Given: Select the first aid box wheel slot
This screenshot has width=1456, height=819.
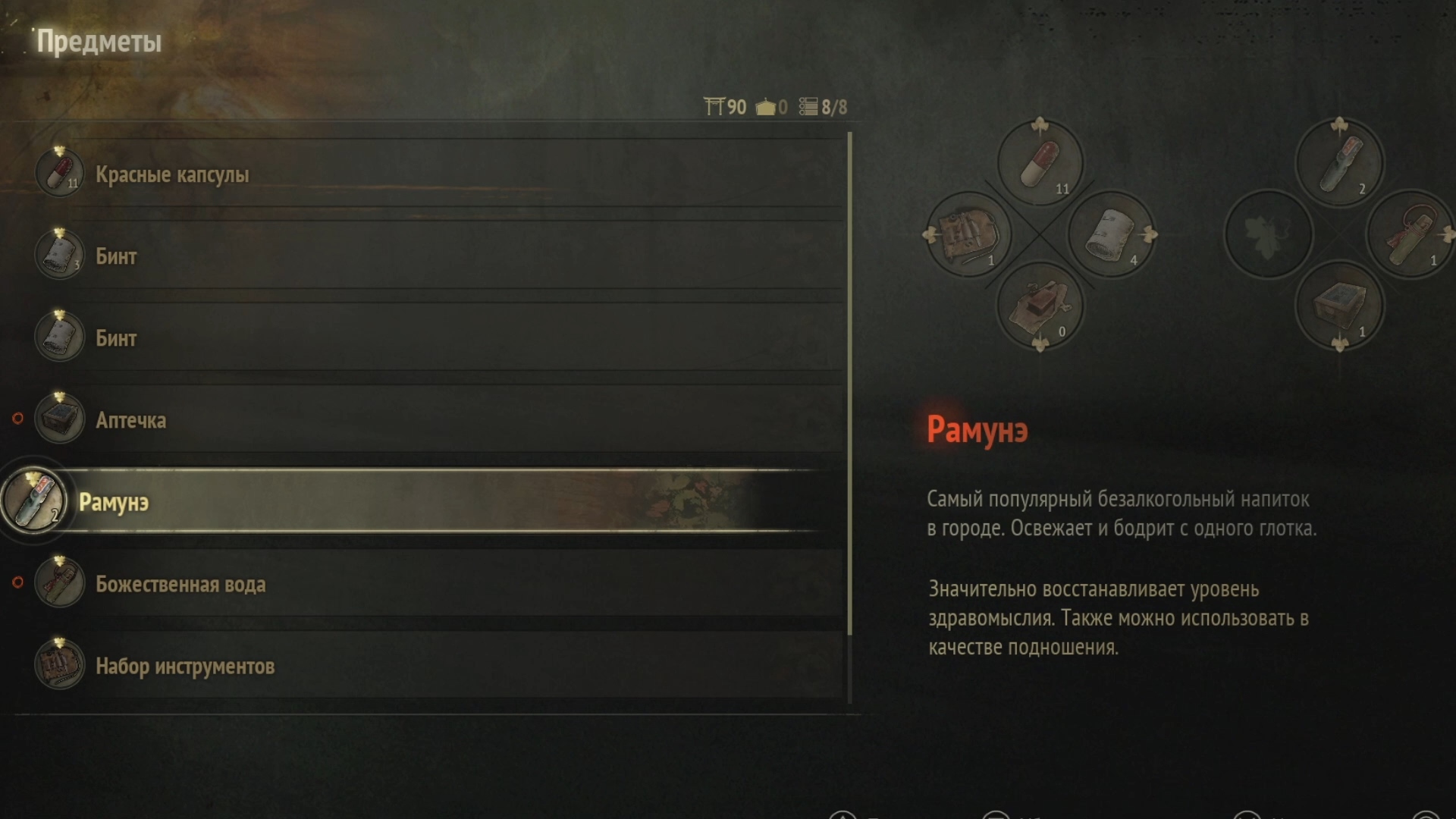Looking at the screenshot, I should pyautogui.click(x=1339, y=306).
